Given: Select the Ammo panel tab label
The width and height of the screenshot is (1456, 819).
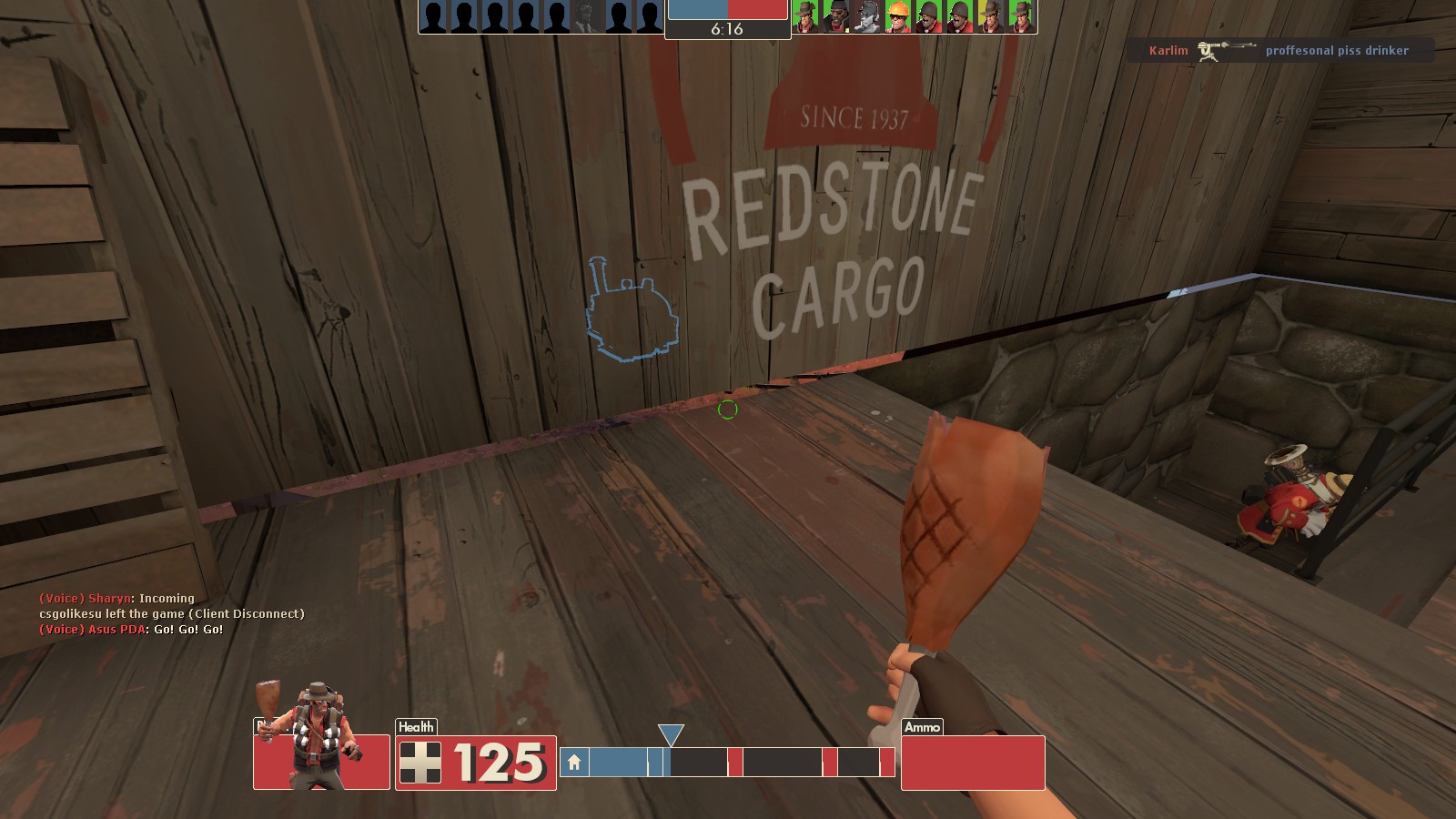Looking at the screenshot, I should pos(922,727).
